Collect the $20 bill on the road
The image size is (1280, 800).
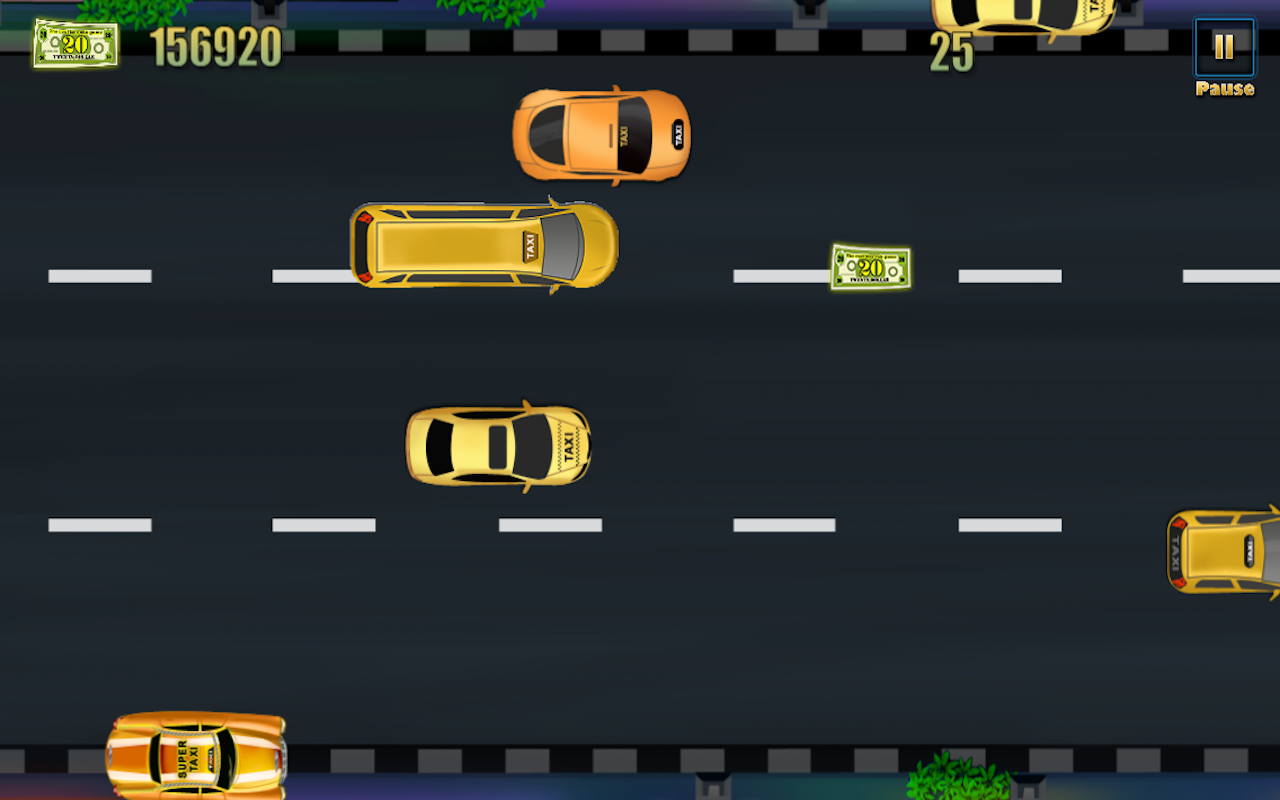coord(869,267)
